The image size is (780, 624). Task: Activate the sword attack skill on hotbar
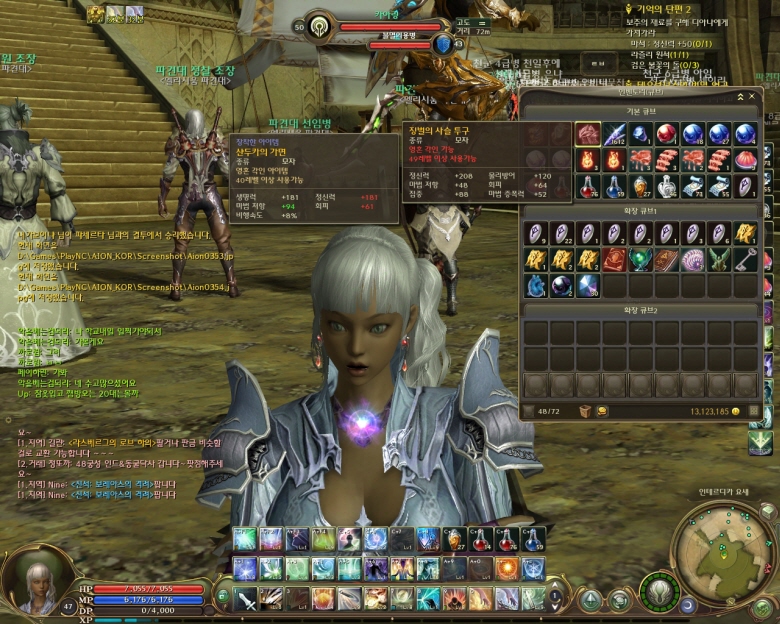(x=246, y=599)
